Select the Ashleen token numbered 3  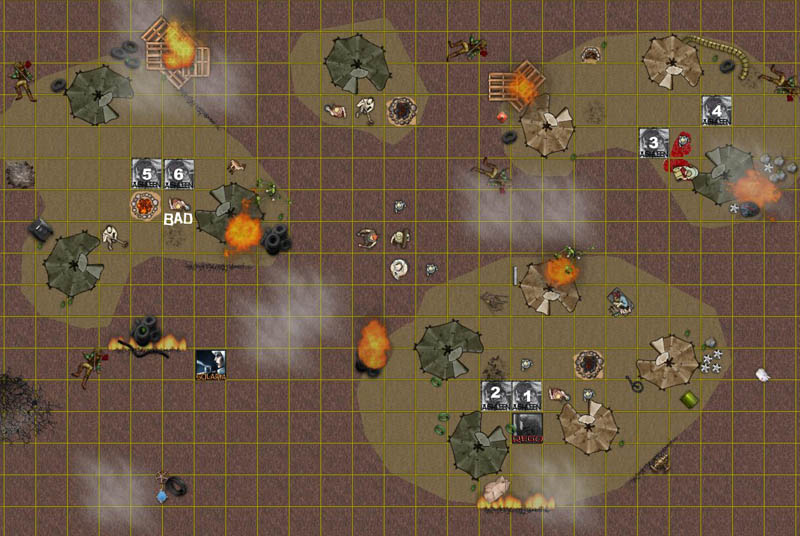655,143
